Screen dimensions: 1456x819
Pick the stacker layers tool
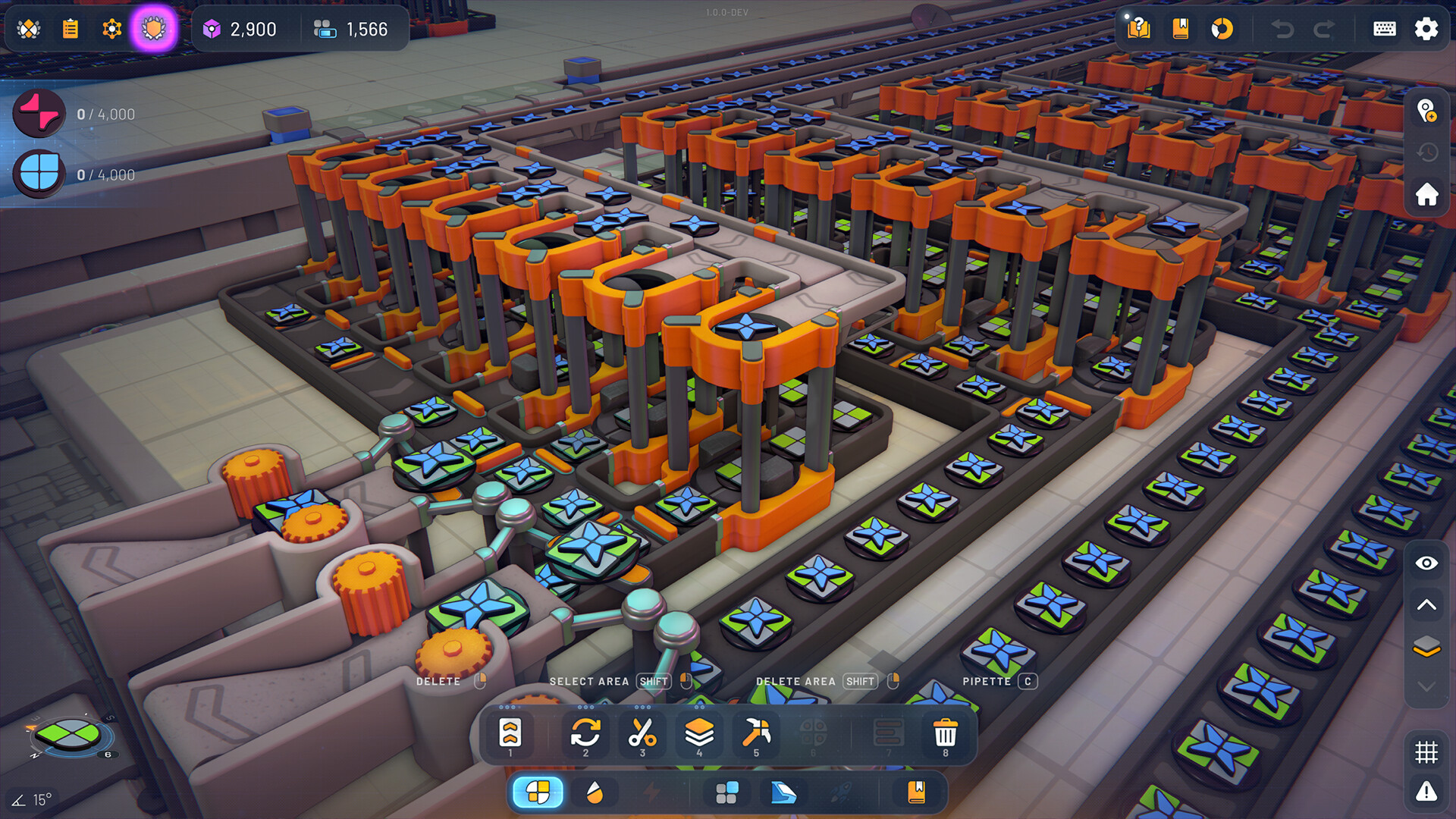click(x=699, y=733)
